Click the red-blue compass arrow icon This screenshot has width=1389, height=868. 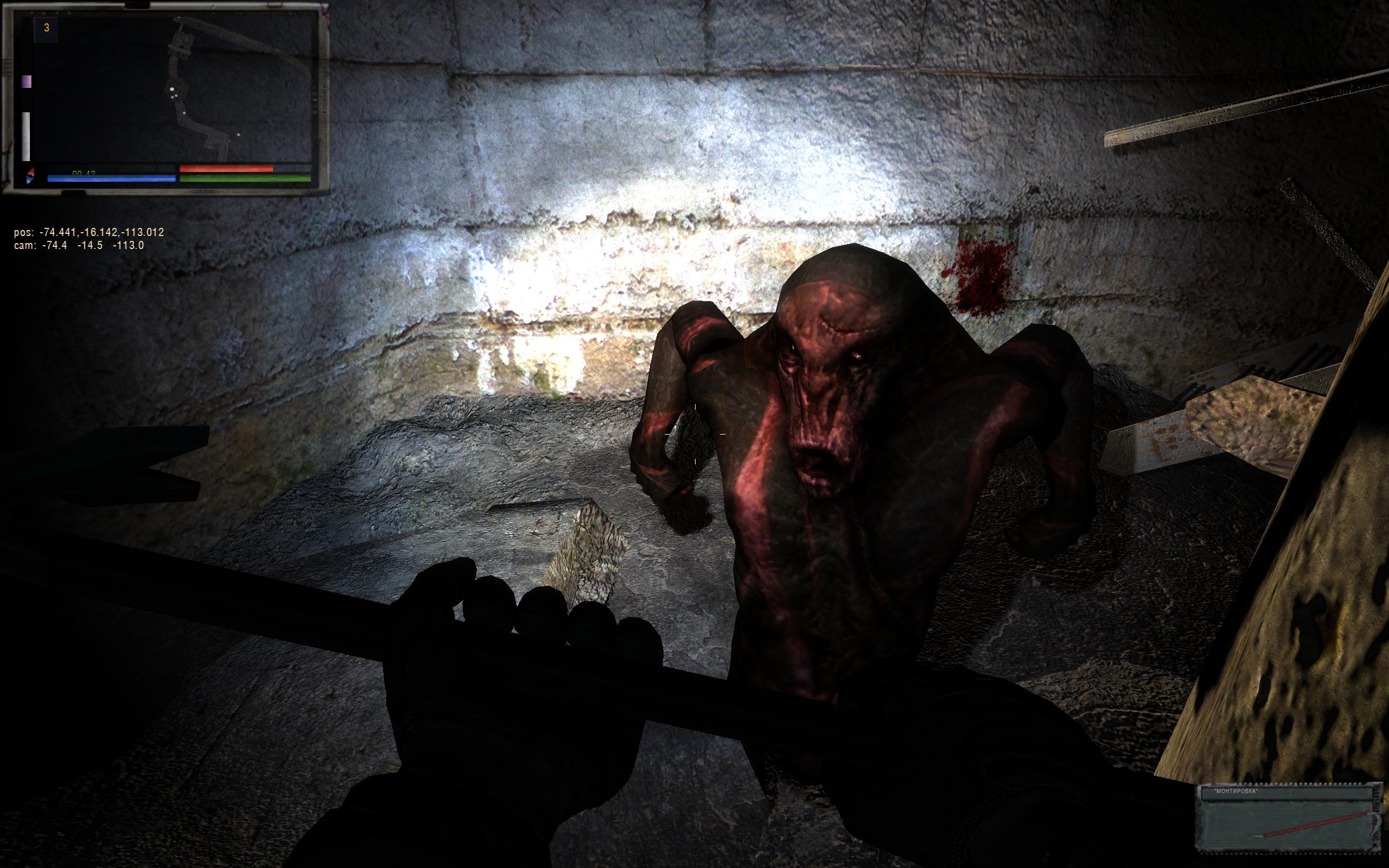click(x=31, y=175)
